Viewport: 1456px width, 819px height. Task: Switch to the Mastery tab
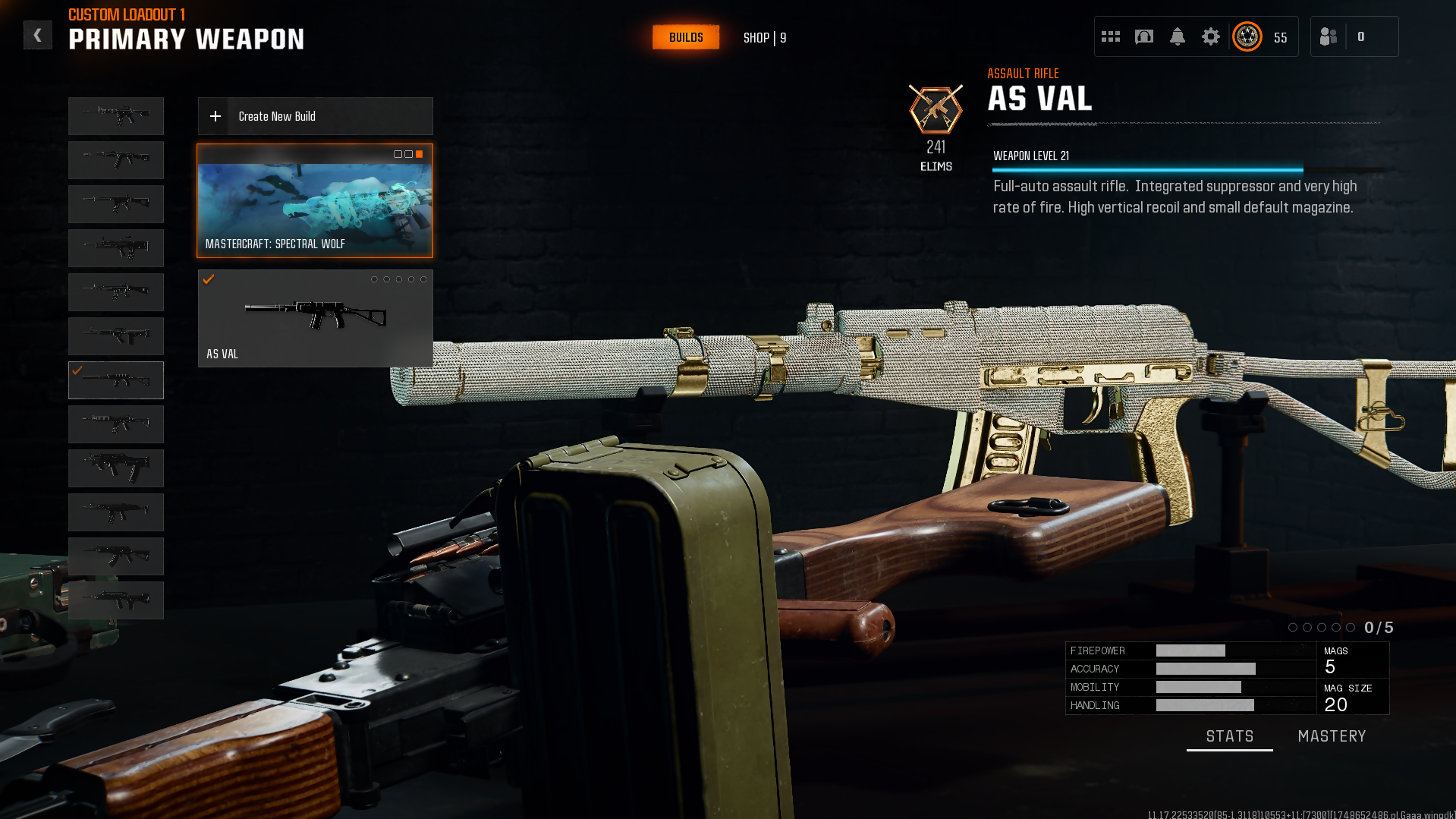tap(1332, 736)
